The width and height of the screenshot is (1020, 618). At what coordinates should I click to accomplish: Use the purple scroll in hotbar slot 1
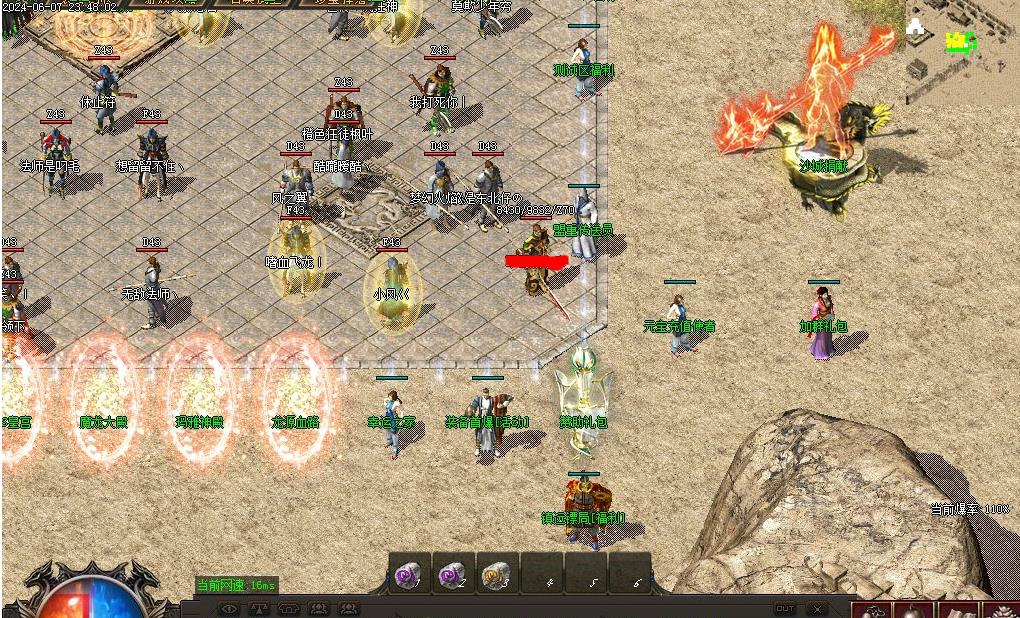(408, 574)
